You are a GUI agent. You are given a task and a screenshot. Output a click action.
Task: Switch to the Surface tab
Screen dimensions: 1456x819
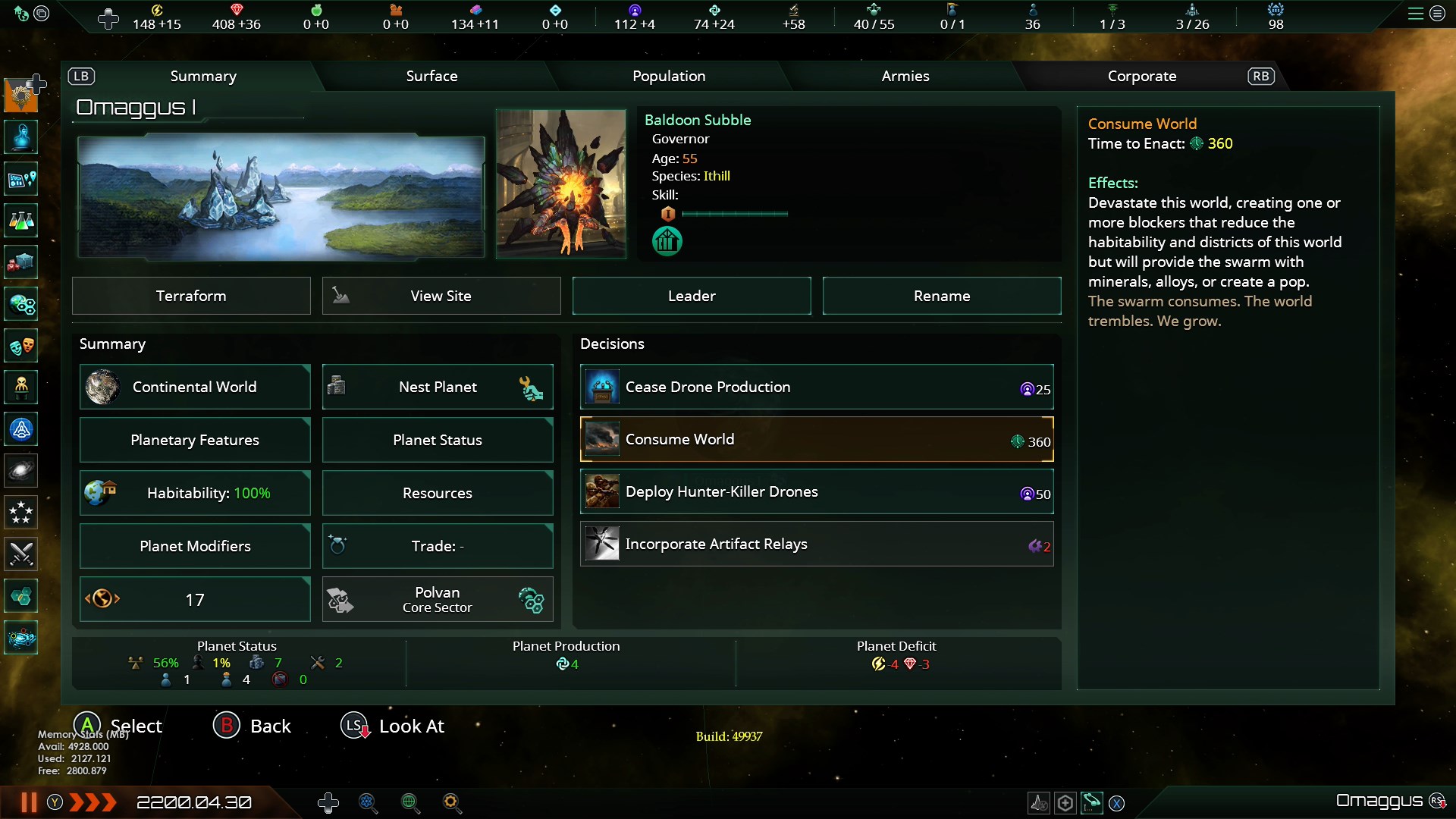tap(431, 76)
